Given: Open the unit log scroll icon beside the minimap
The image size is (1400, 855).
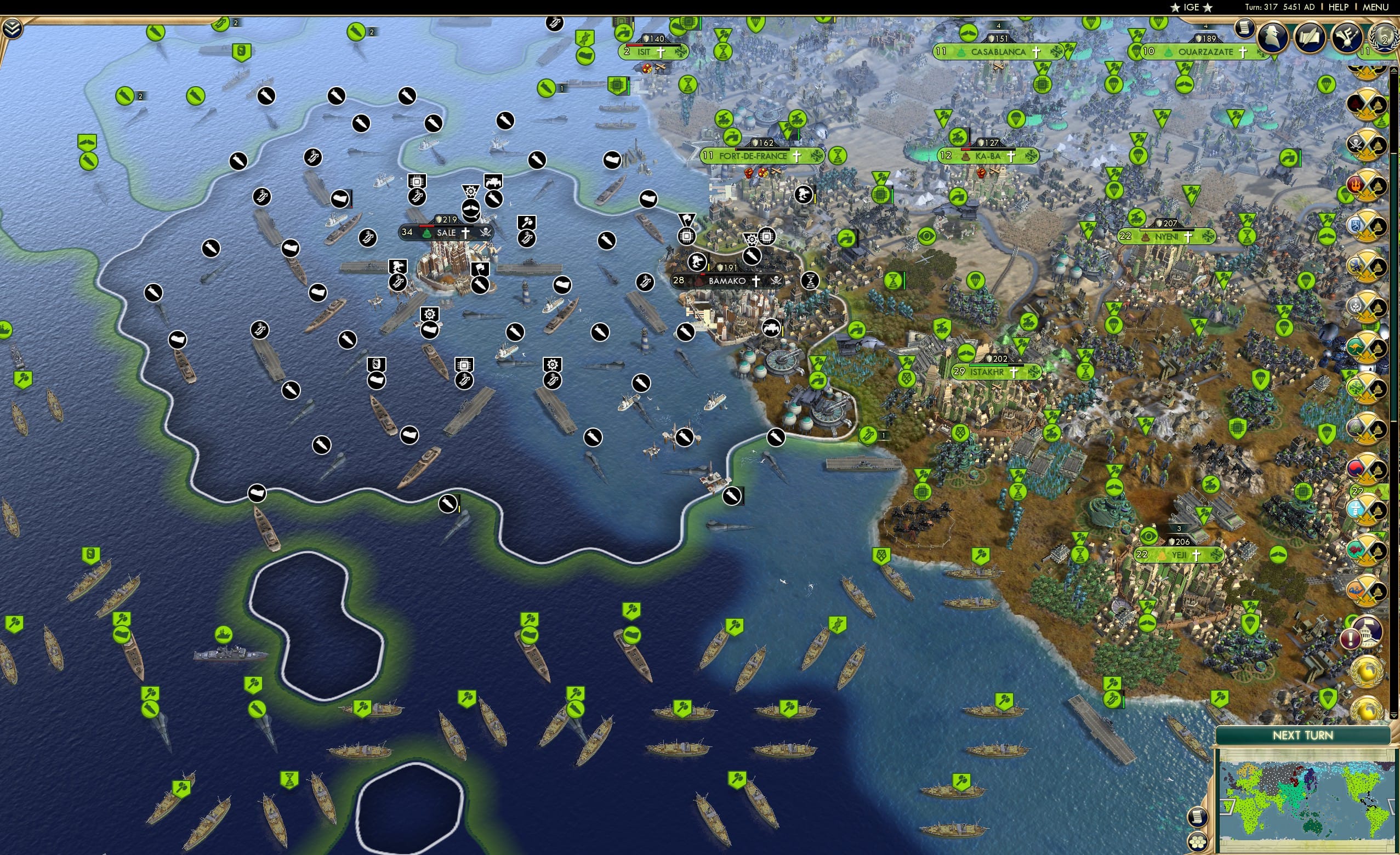Looking at the screenshot, I should pyautogui.click(x=1198, y=818).
